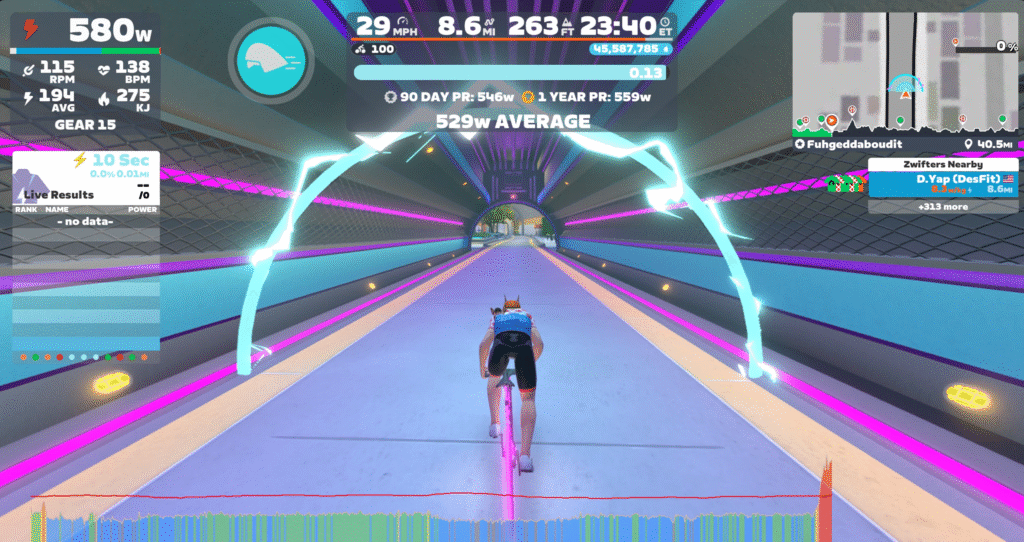1024x542 pixels.
Task: Open the Live Results panel
Action: tap(60, 194)
